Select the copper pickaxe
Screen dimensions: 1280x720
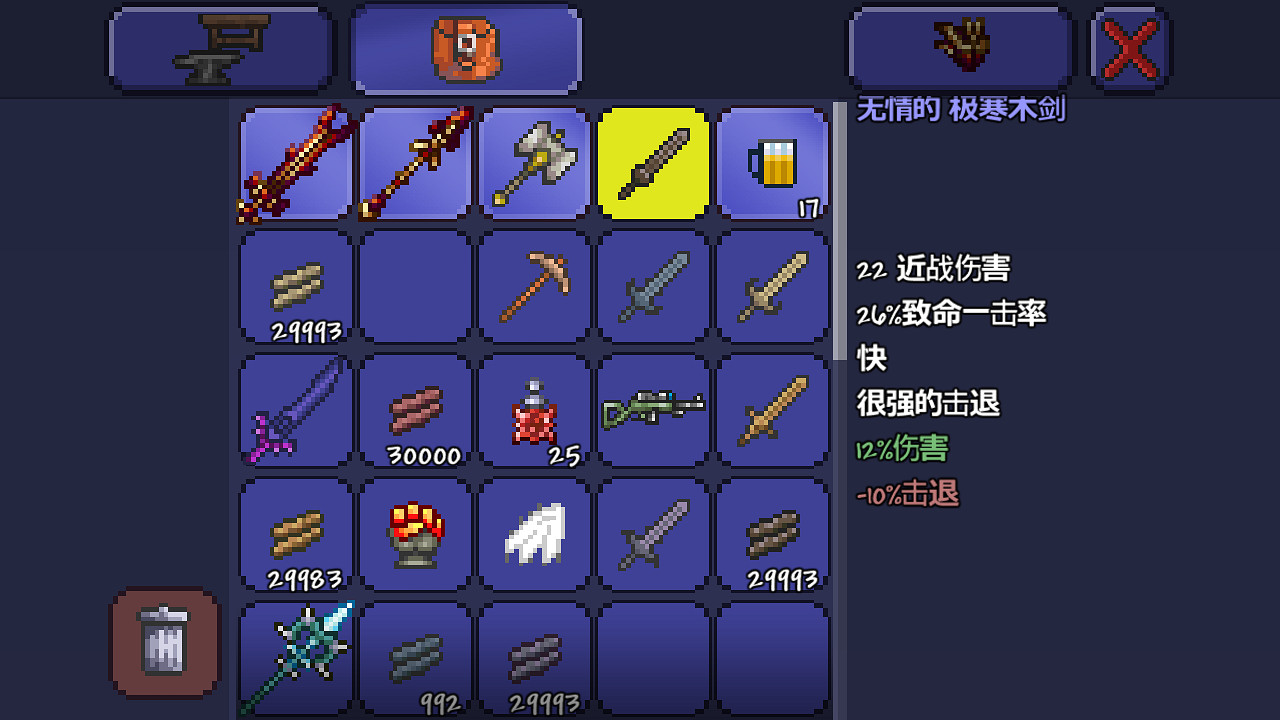533,287
